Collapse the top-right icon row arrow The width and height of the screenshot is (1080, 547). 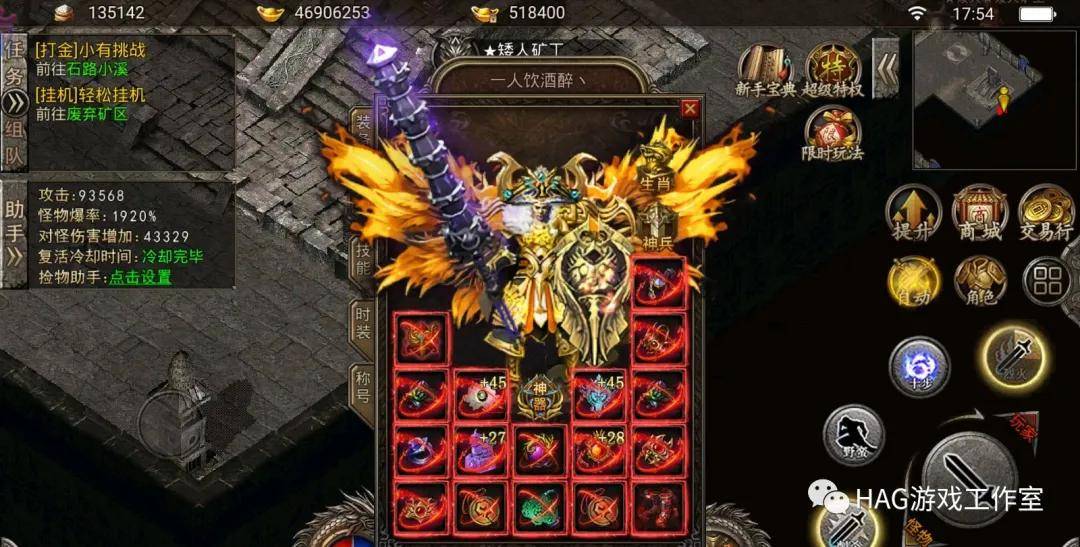[x=885, y=68]
